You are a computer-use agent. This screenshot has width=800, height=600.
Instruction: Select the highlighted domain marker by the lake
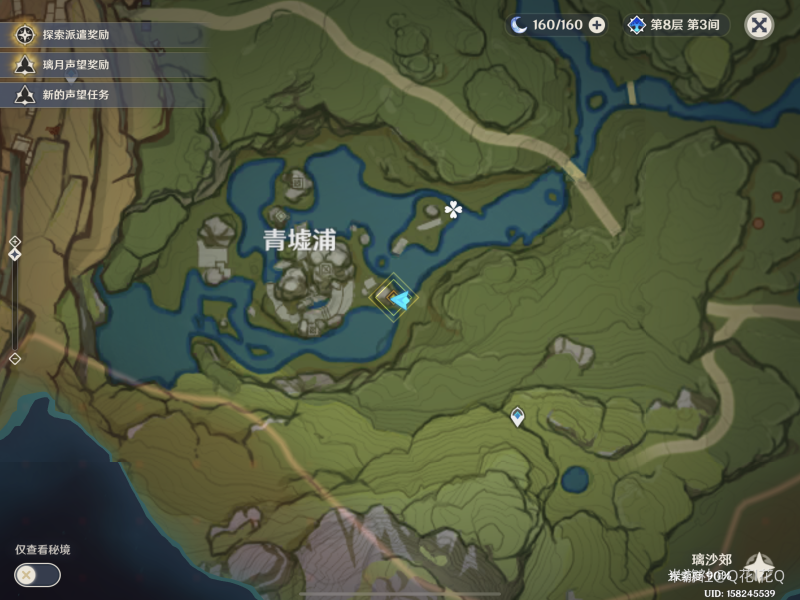pos(391,297)
